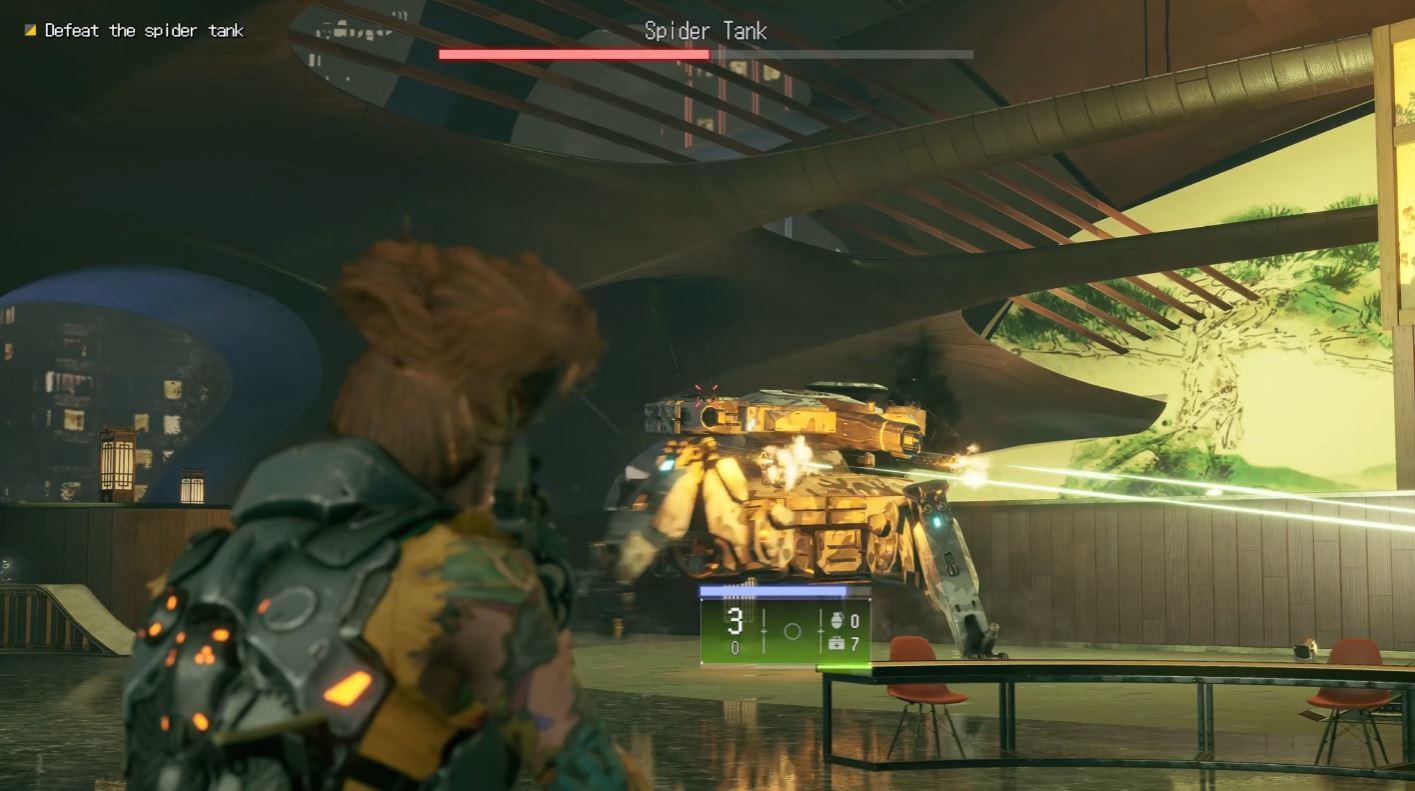Image resolution: width=1415 pixels, height=791 pixels.
Task: Click the yellow objective marker square
Action: coord(29,30)
